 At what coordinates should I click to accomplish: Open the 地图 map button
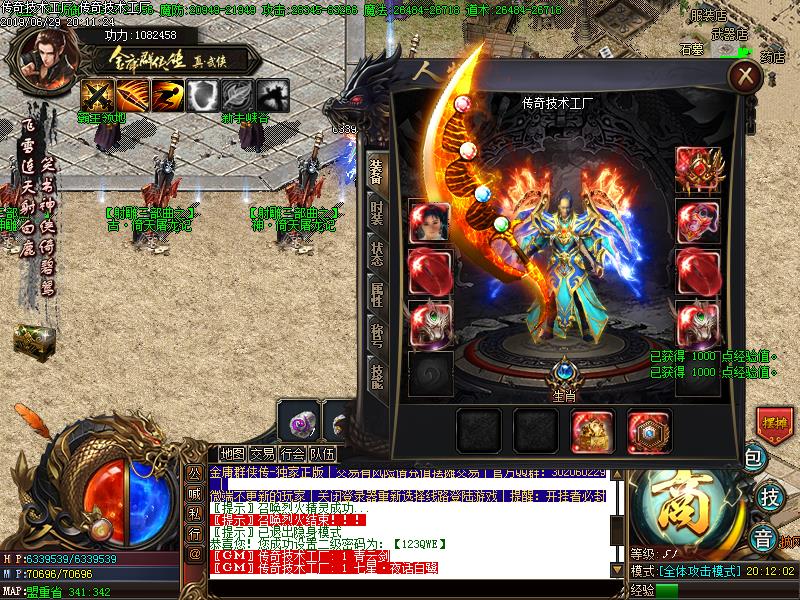click(232, 454)
